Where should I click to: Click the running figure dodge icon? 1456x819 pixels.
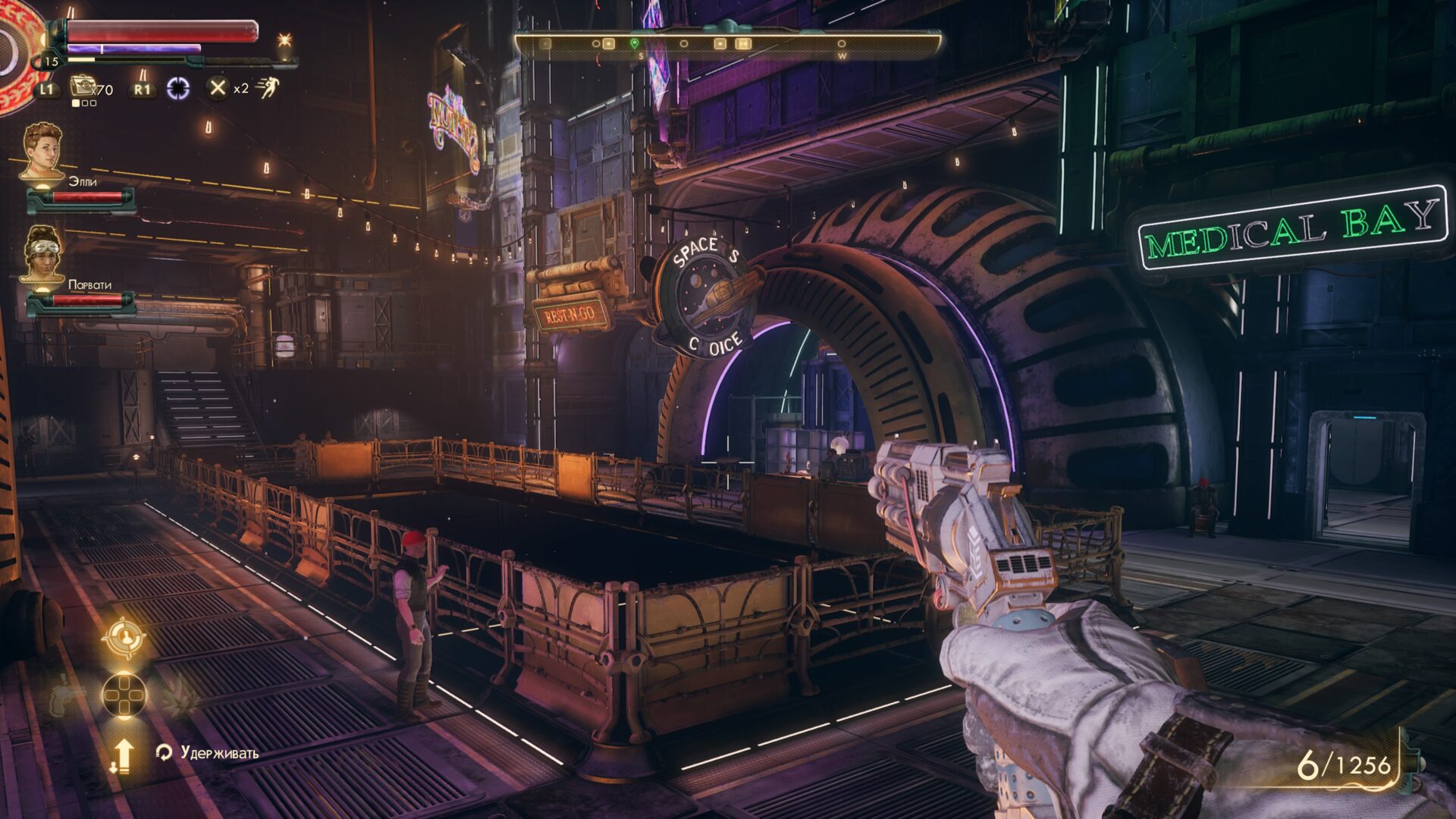[x=267, y=88]
